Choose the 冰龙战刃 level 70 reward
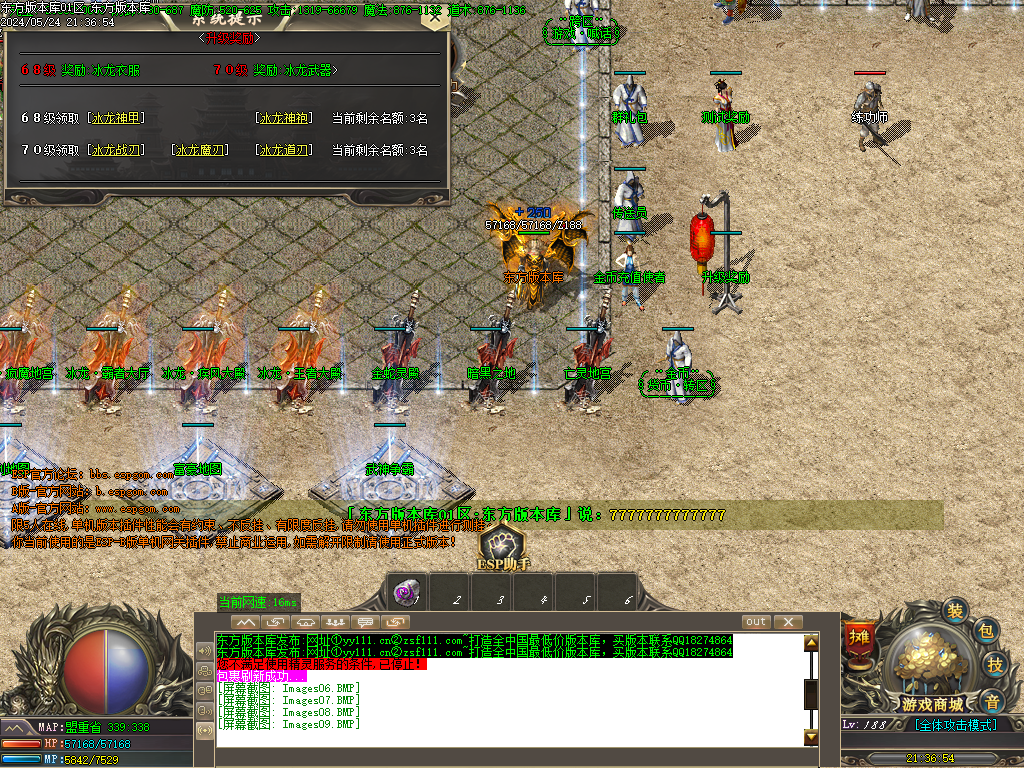The height and width of the screenshot is (768, 1024). point(118,150)
